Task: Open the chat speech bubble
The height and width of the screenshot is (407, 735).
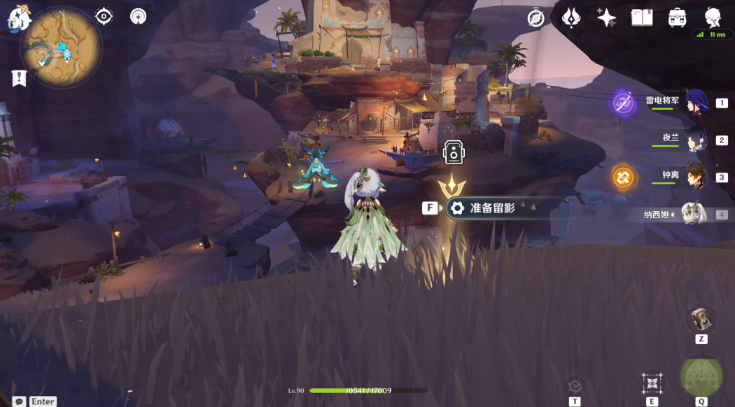Action: (x=18, y=401)
